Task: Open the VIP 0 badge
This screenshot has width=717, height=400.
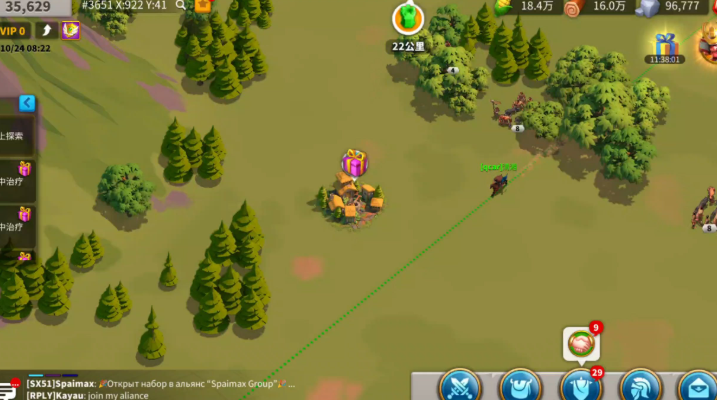Action: click(14, 30)
